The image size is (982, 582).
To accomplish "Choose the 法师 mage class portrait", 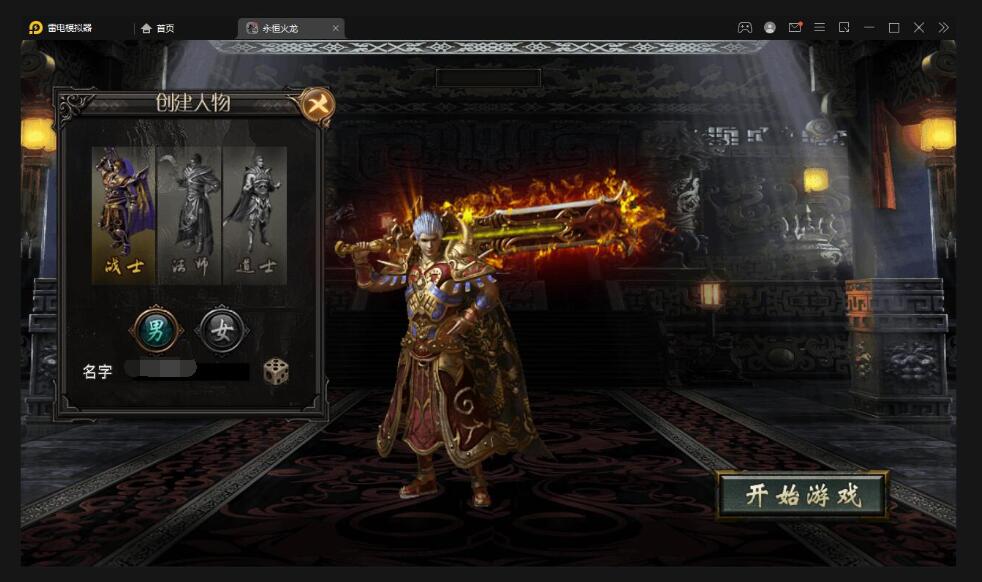I will tap(189, 214).
